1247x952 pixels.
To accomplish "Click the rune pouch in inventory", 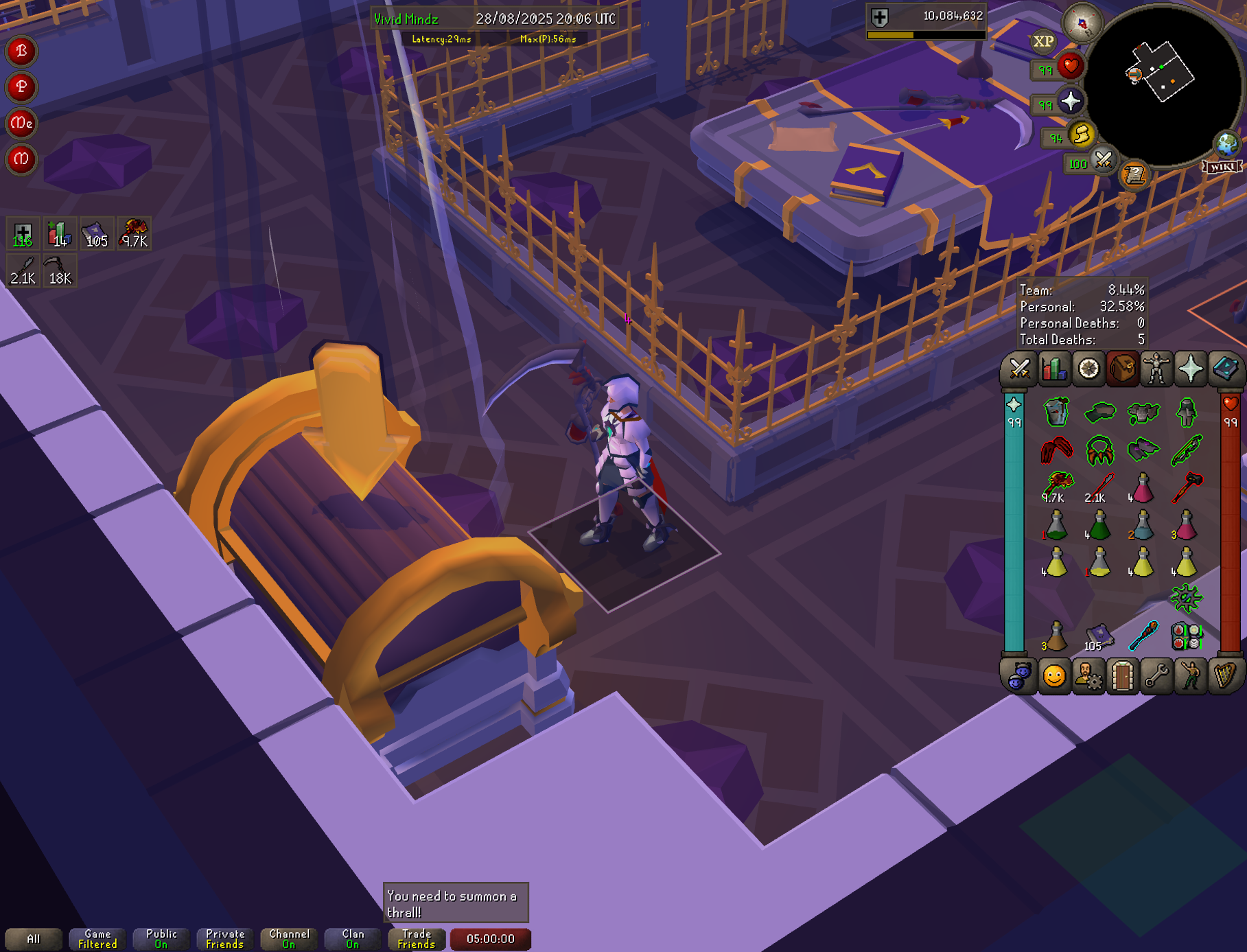I will 1187,636.
